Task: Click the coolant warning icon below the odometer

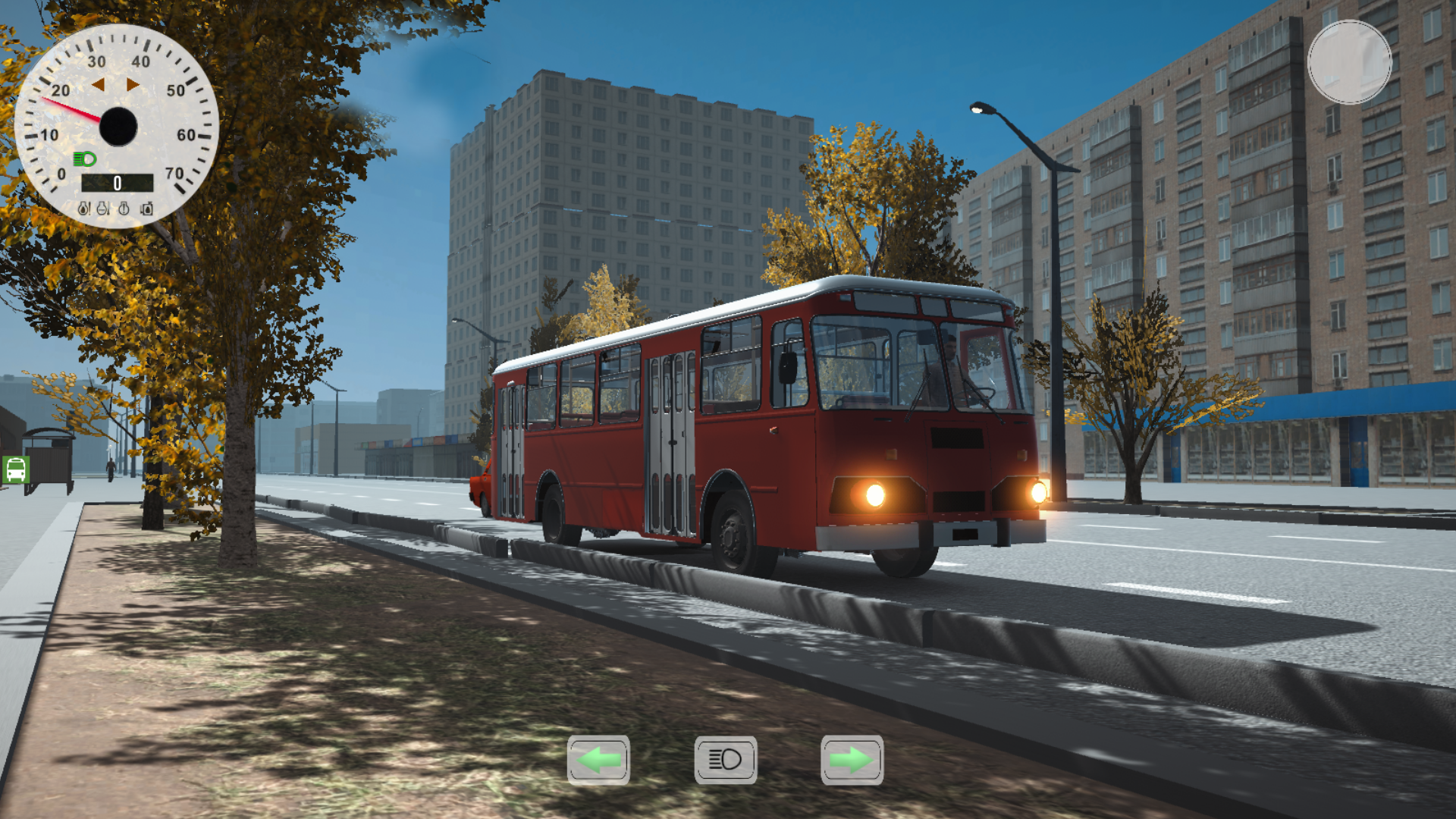Action: (102, 209)
